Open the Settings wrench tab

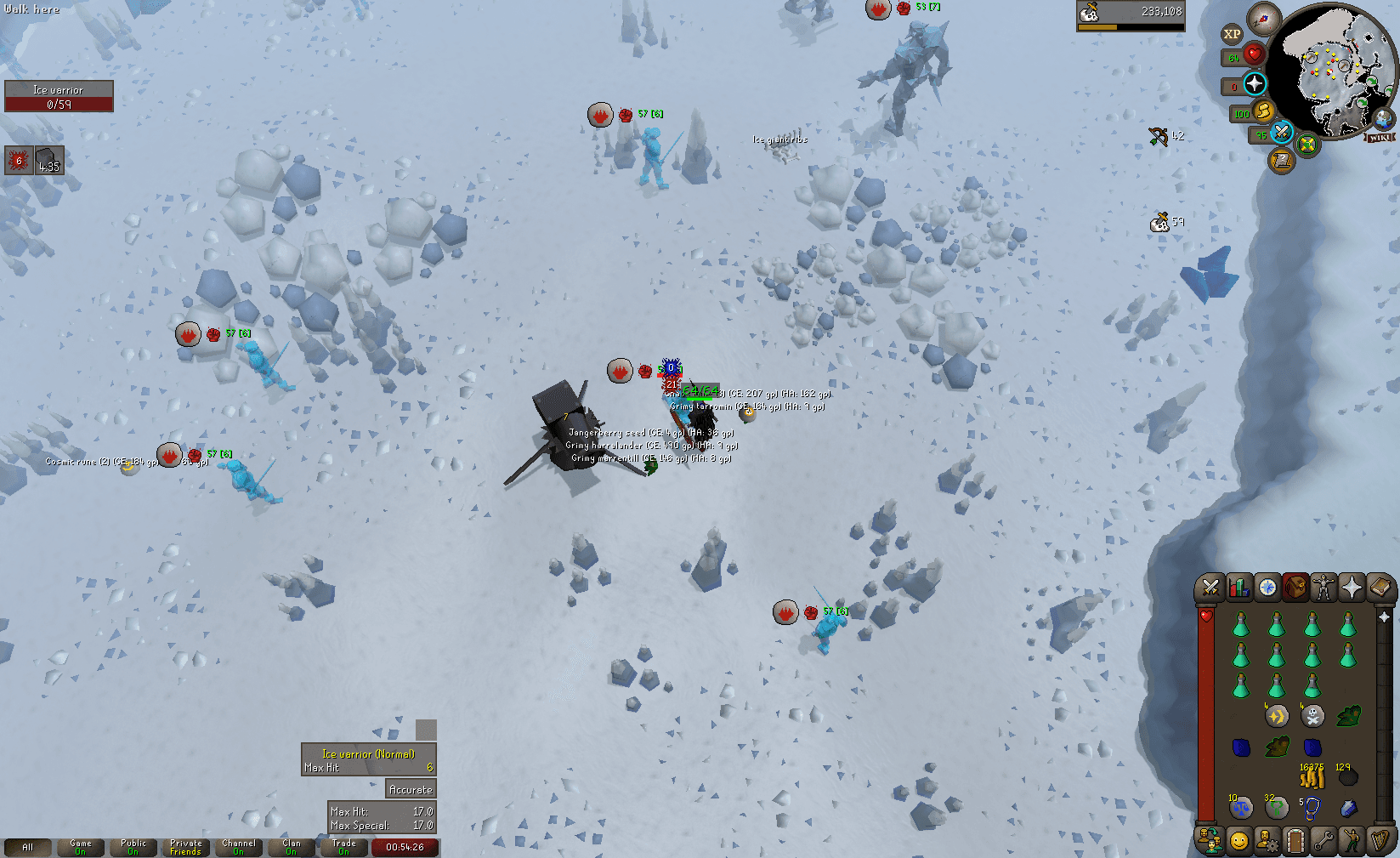(x=1326, y=840)
